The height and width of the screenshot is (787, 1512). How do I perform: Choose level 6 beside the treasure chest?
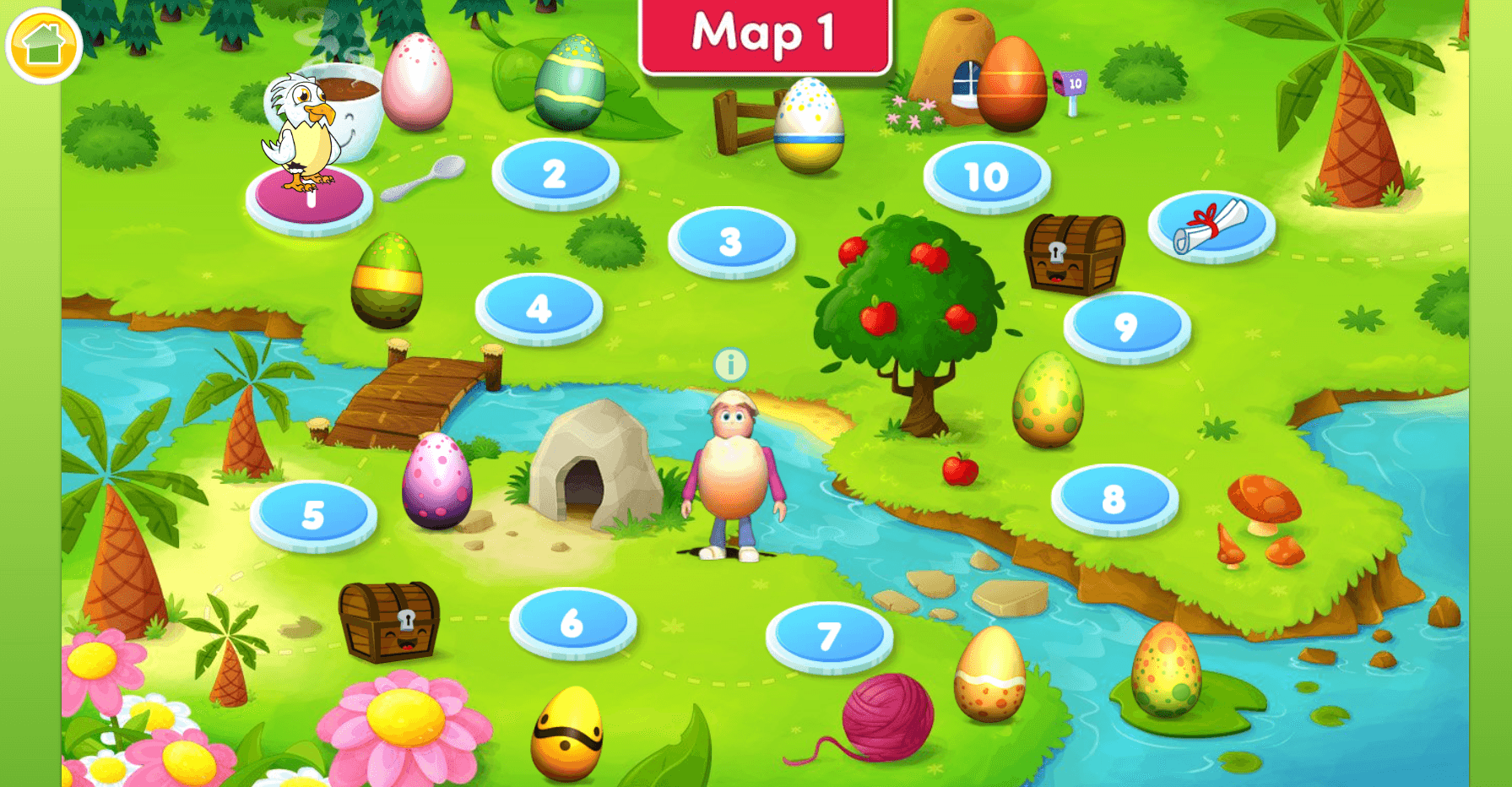pos(571,621)
